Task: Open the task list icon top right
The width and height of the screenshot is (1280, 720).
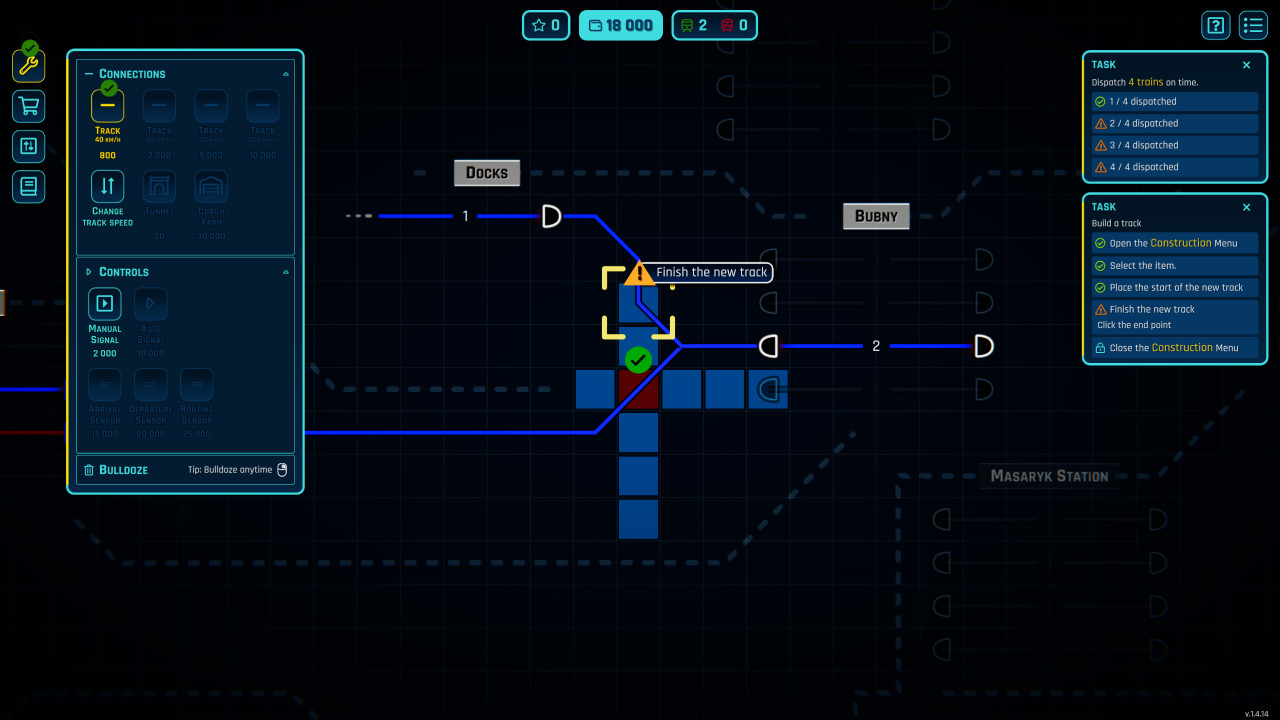Action: click(x=1253, y=25)
